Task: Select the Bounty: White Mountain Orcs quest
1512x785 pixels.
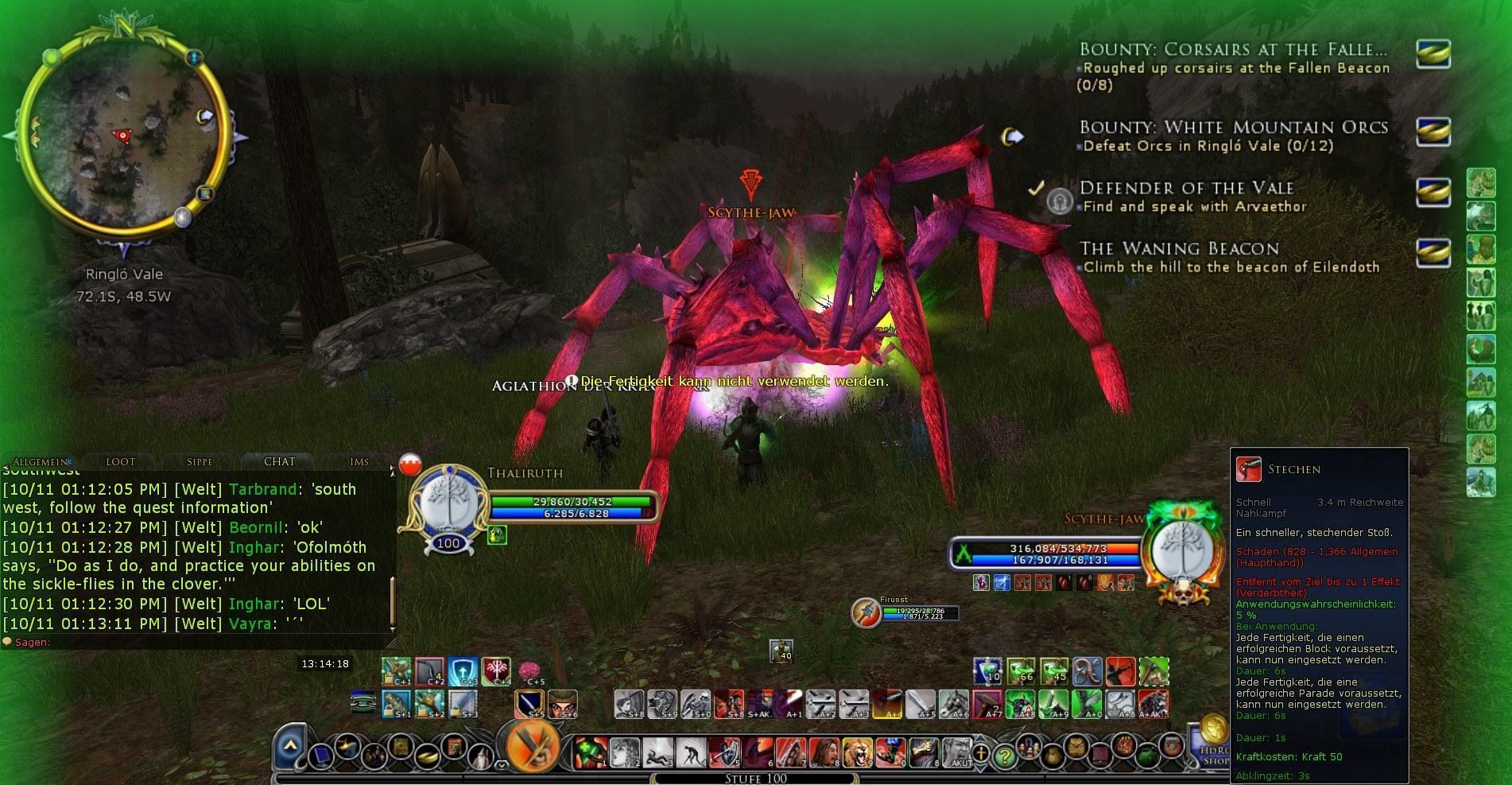Action: click(1233, 128)
